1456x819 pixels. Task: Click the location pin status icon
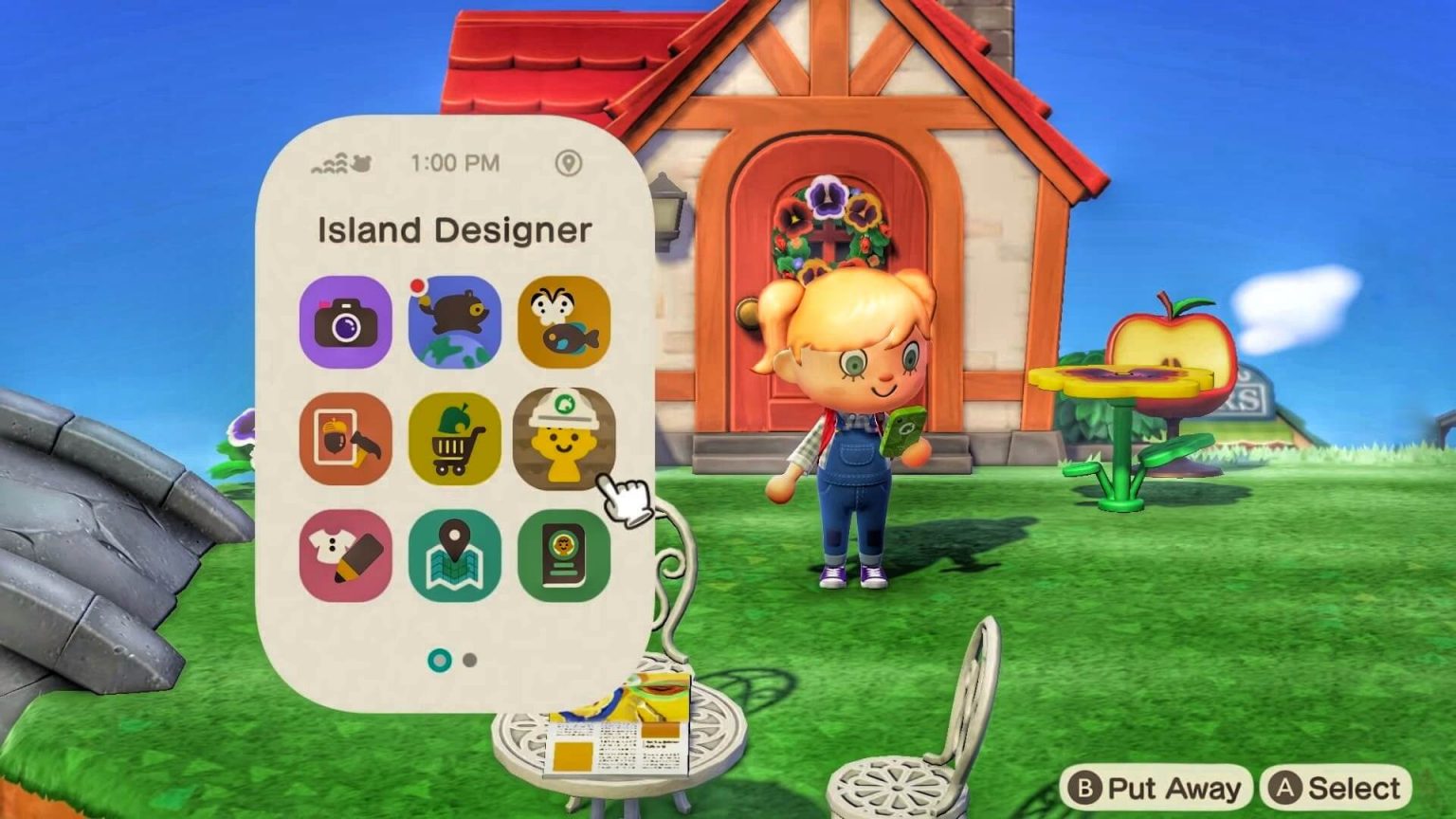pyautogui.click(x=567, y=164)
